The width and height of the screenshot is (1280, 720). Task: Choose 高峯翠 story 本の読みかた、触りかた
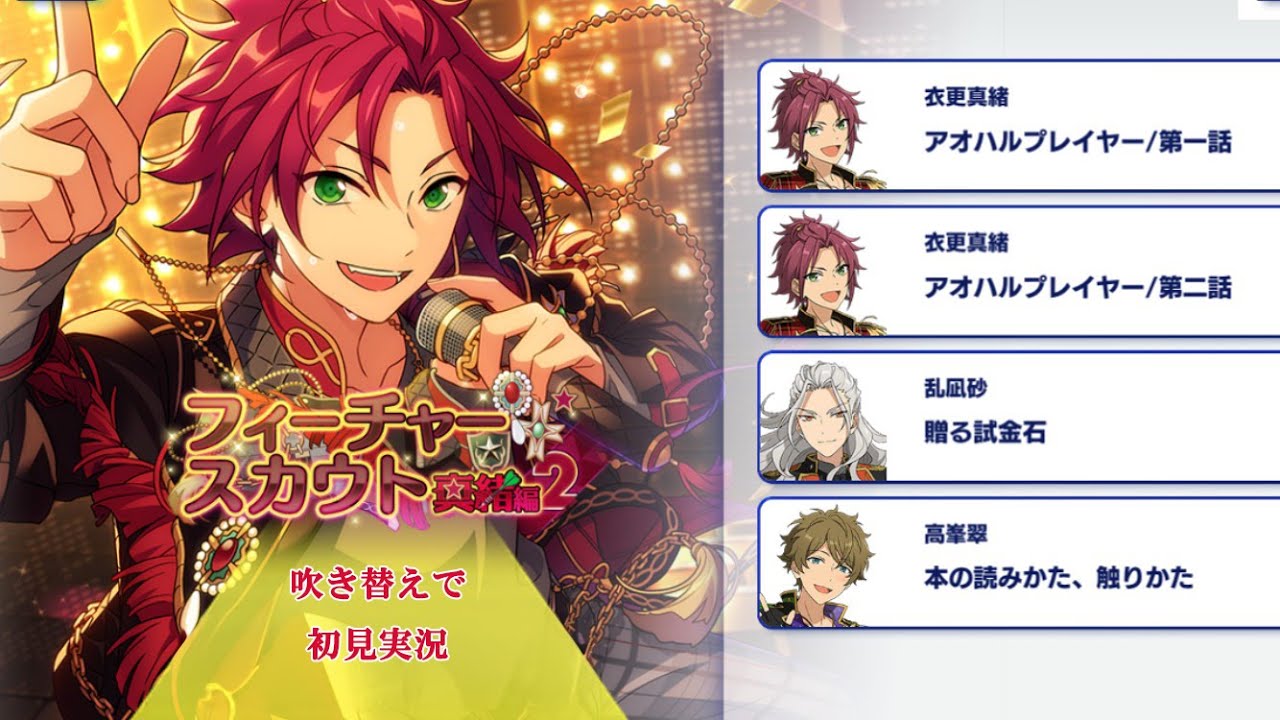[x=1020, y=563]
